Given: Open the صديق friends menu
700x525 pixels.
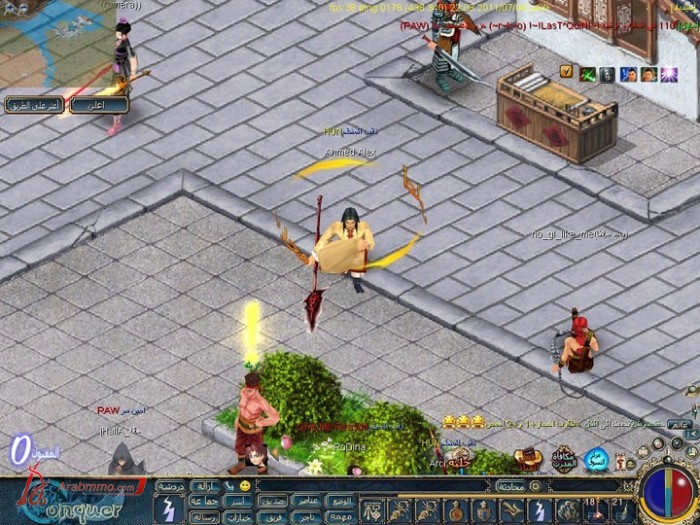Looking at the screenshot, I should 274,500.
